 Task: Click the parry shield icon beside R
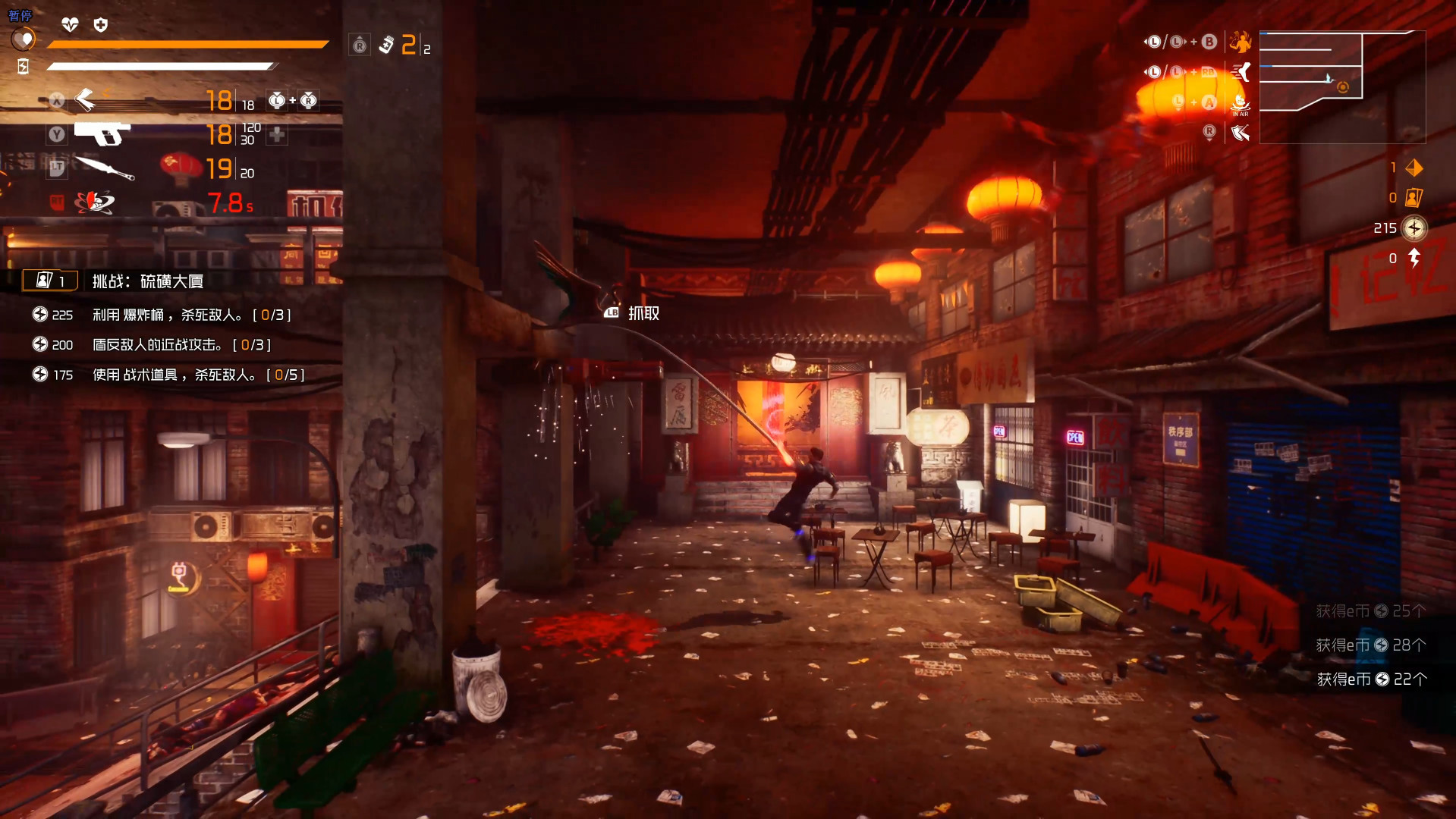click(x=1240, y=133)
